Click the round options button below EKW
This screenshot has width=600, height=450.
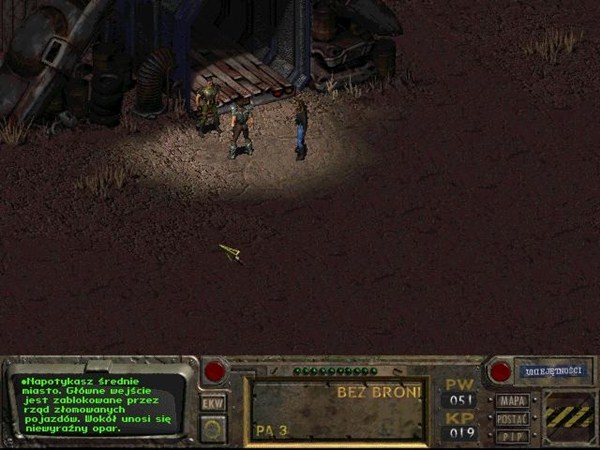click(213, 428)
